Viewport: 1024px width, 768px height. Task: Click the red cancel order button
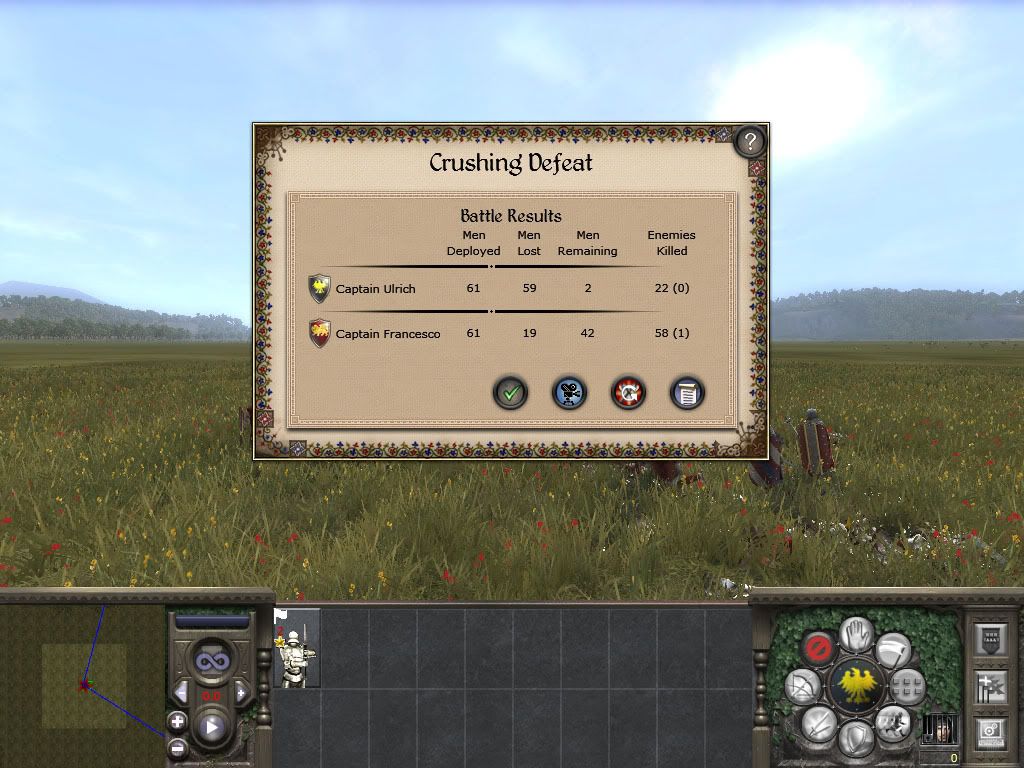pyautogui.click(x=819, y=649)
